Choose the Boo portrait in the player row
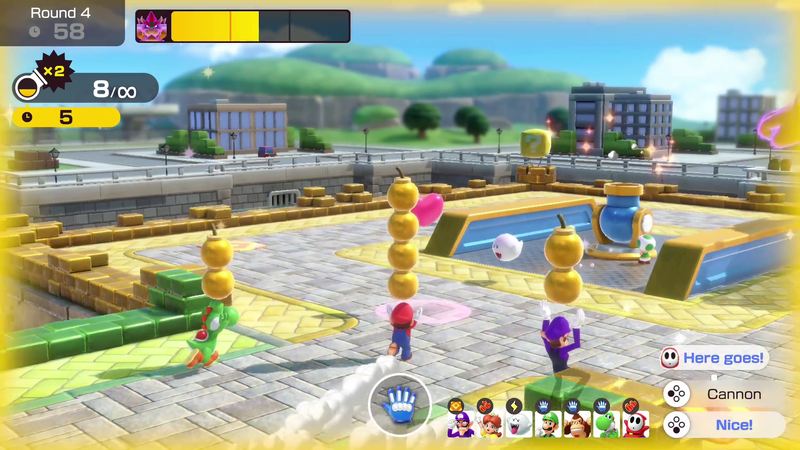Screen dimensions: 800x450 [x=517, y=423]
